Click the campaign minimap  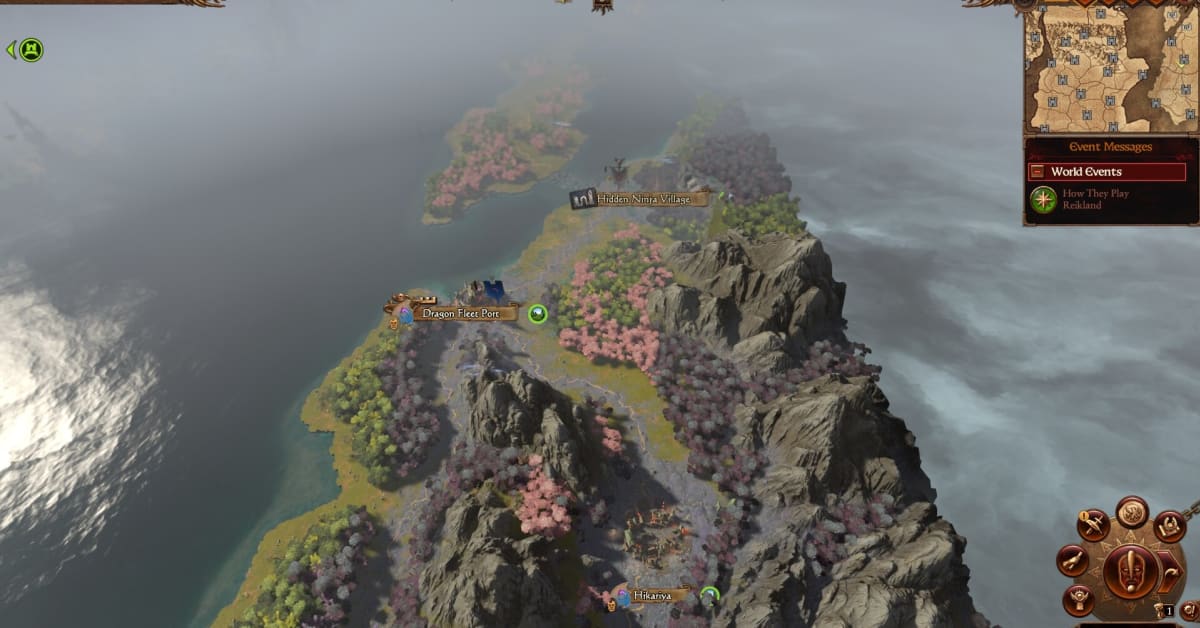pyautogui.click(x=1110, y=70)
